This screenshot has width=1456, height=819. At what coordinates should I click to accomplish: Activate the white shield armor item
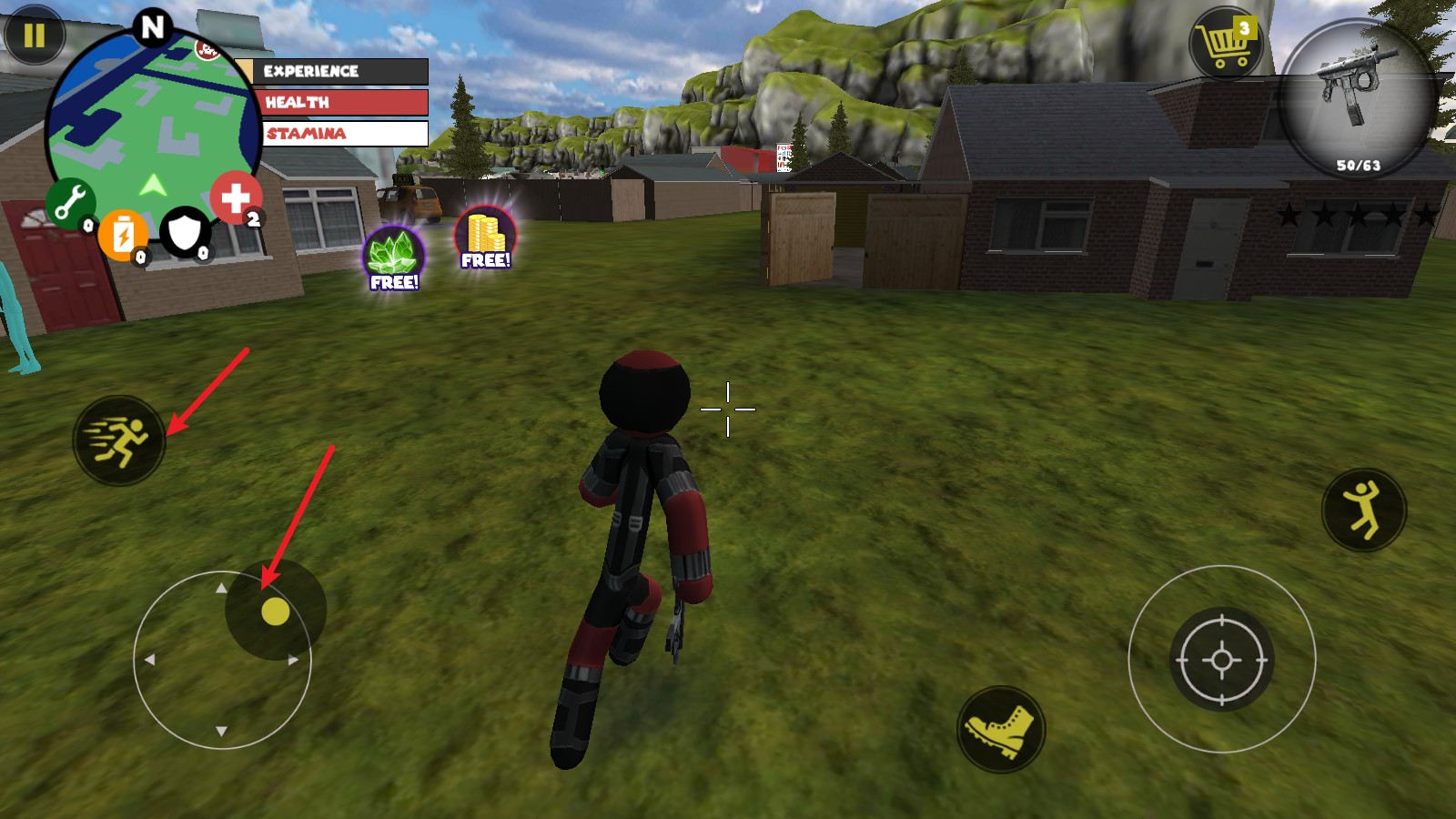(x=185, y=233)
